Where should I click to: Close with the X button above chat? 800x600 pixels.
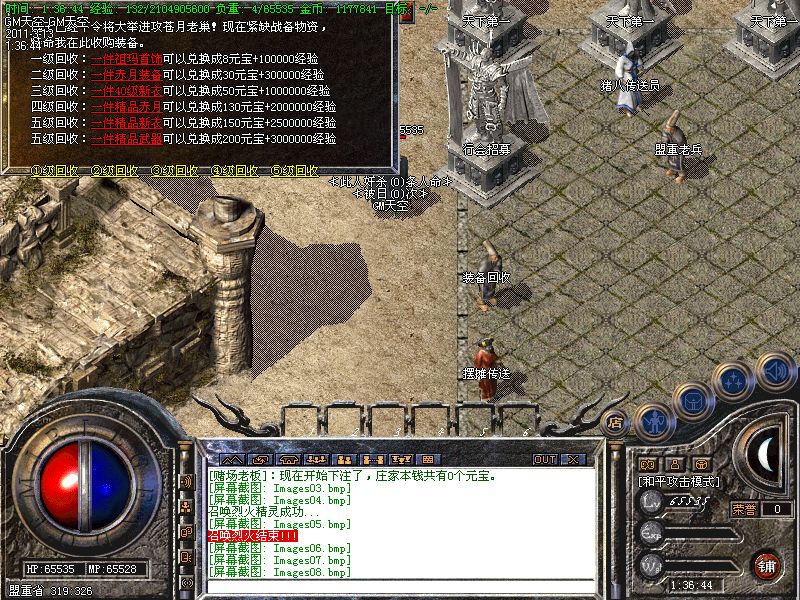pyautogui.click(x=573, y=460)
